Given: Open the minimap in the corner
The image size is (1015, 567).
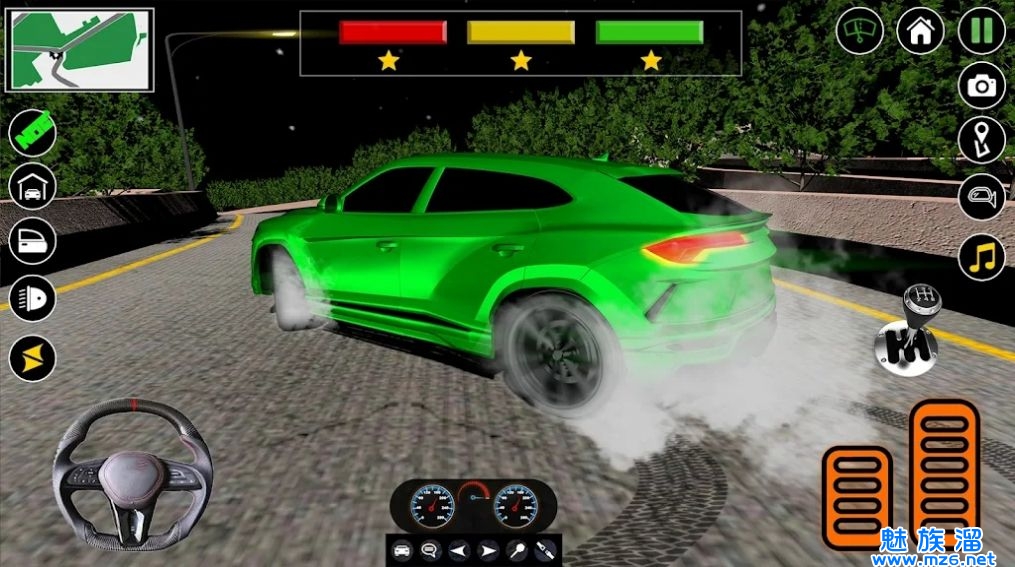Looking at the screenshot, I should pos(79,49).
